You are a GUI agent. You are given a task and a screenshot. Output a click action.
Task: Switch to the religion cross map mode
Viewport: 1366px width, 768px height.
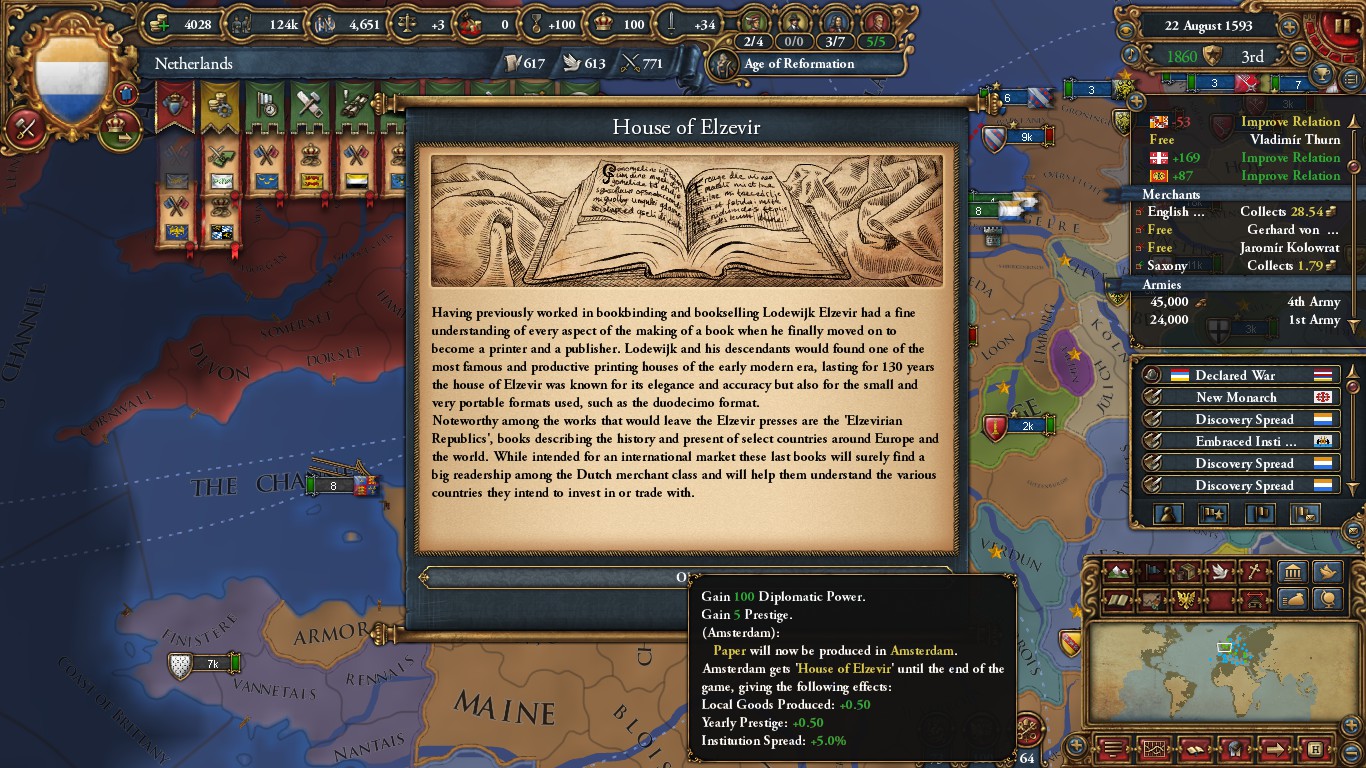pos(1253,572)
